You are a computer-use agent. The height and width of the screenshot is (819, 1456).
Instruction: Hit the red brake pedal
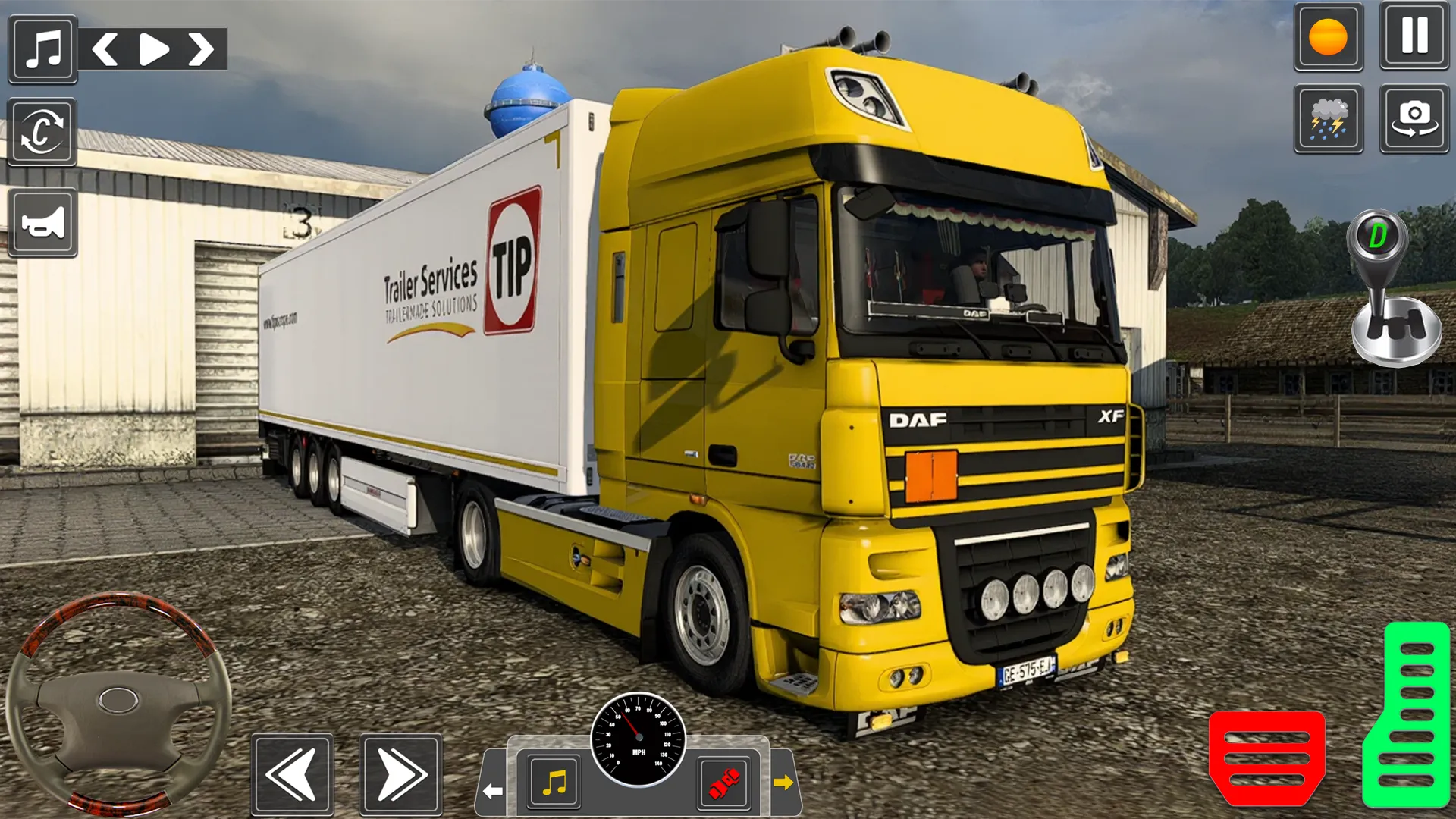click(x=1266, y=758)
